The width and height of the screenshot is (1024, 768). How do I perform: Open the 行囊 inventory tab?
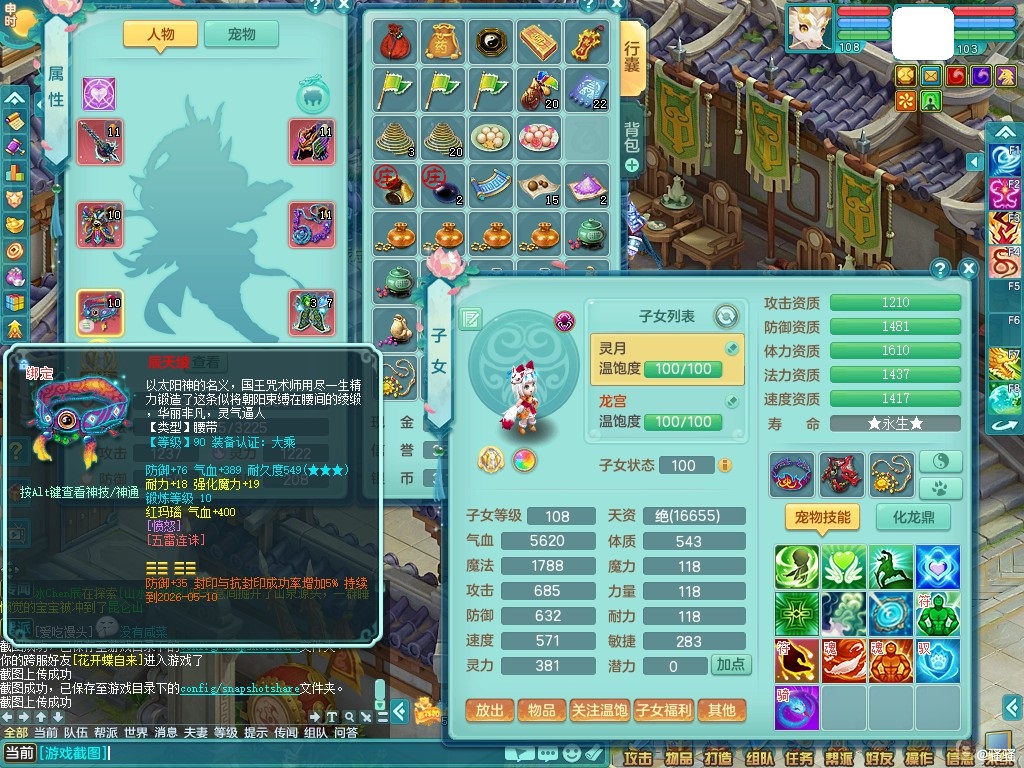pyautogui.click(x=632, y=60)
